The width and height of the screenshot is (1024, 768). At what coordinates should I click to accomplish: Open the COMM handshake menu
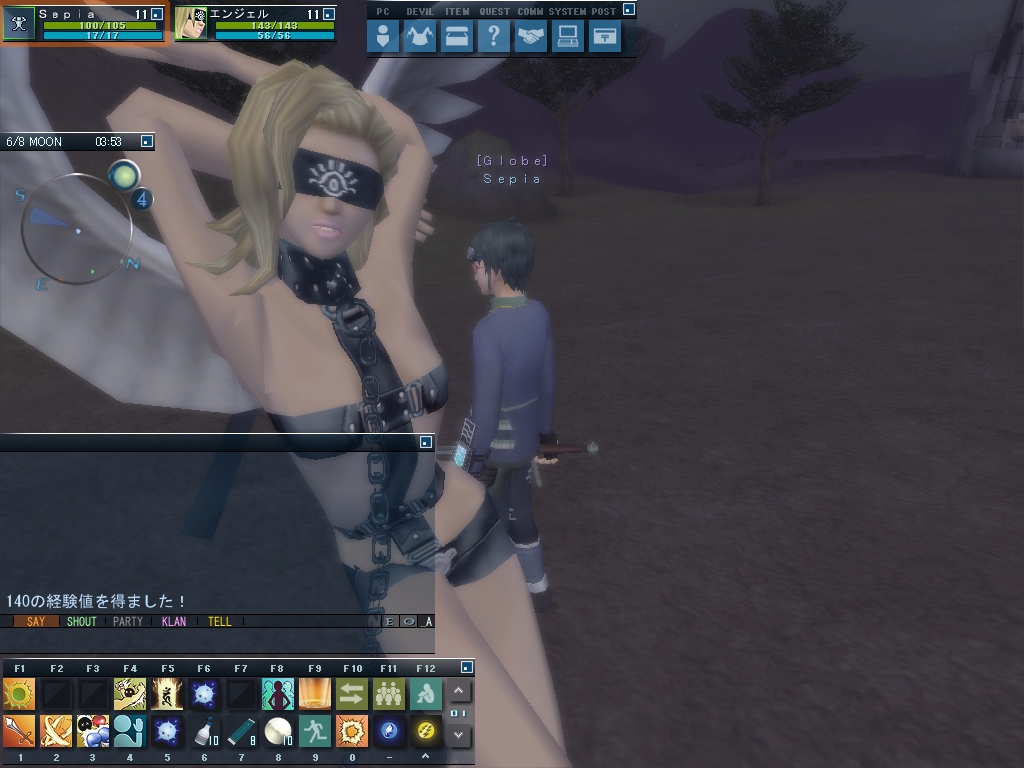click(531, 37)
